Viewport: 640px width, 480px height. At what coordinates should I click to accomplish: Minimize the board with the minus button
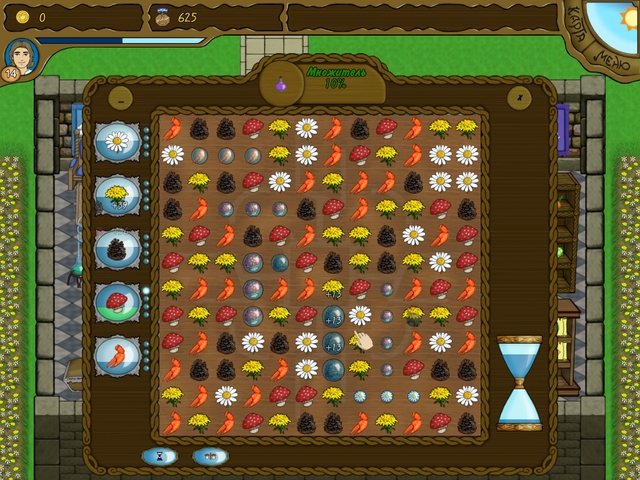[x=119, y=97]
